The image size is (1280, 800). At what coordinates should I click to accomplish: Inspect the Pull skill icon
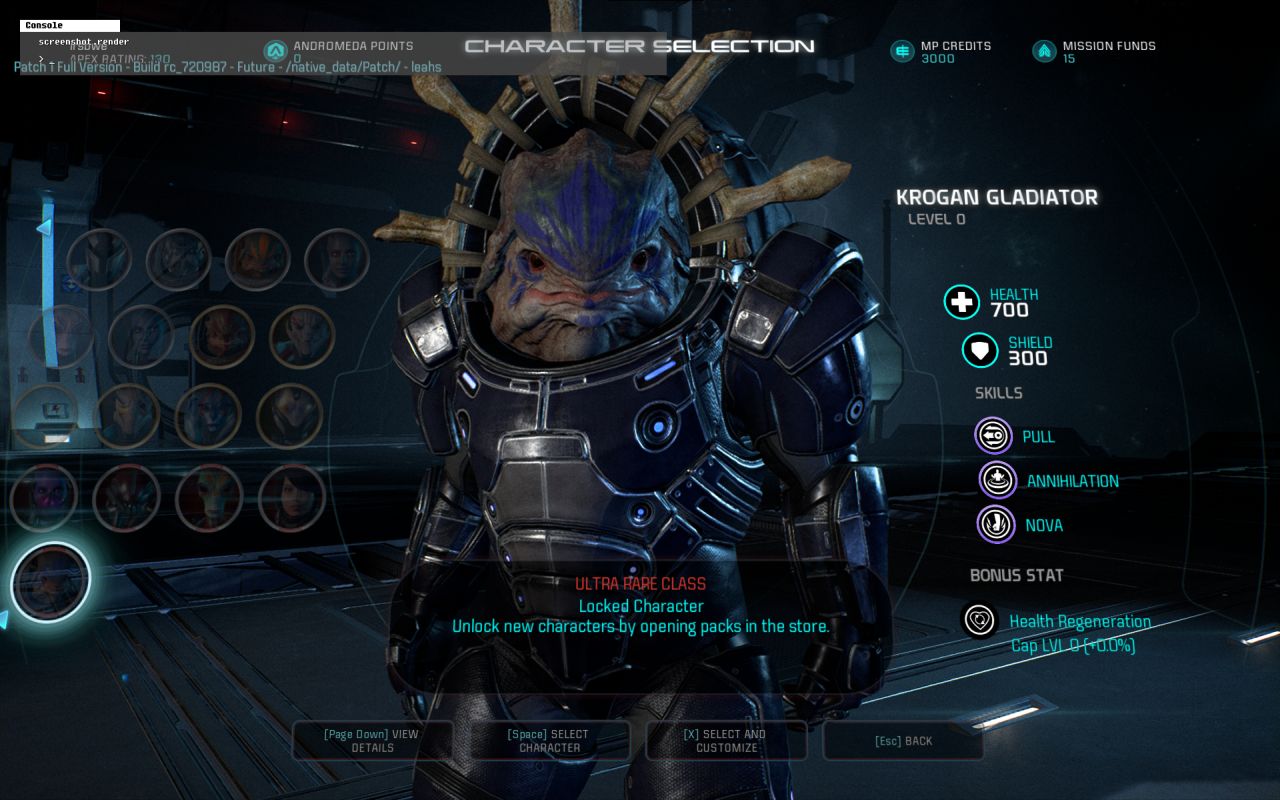coord(993,436)
